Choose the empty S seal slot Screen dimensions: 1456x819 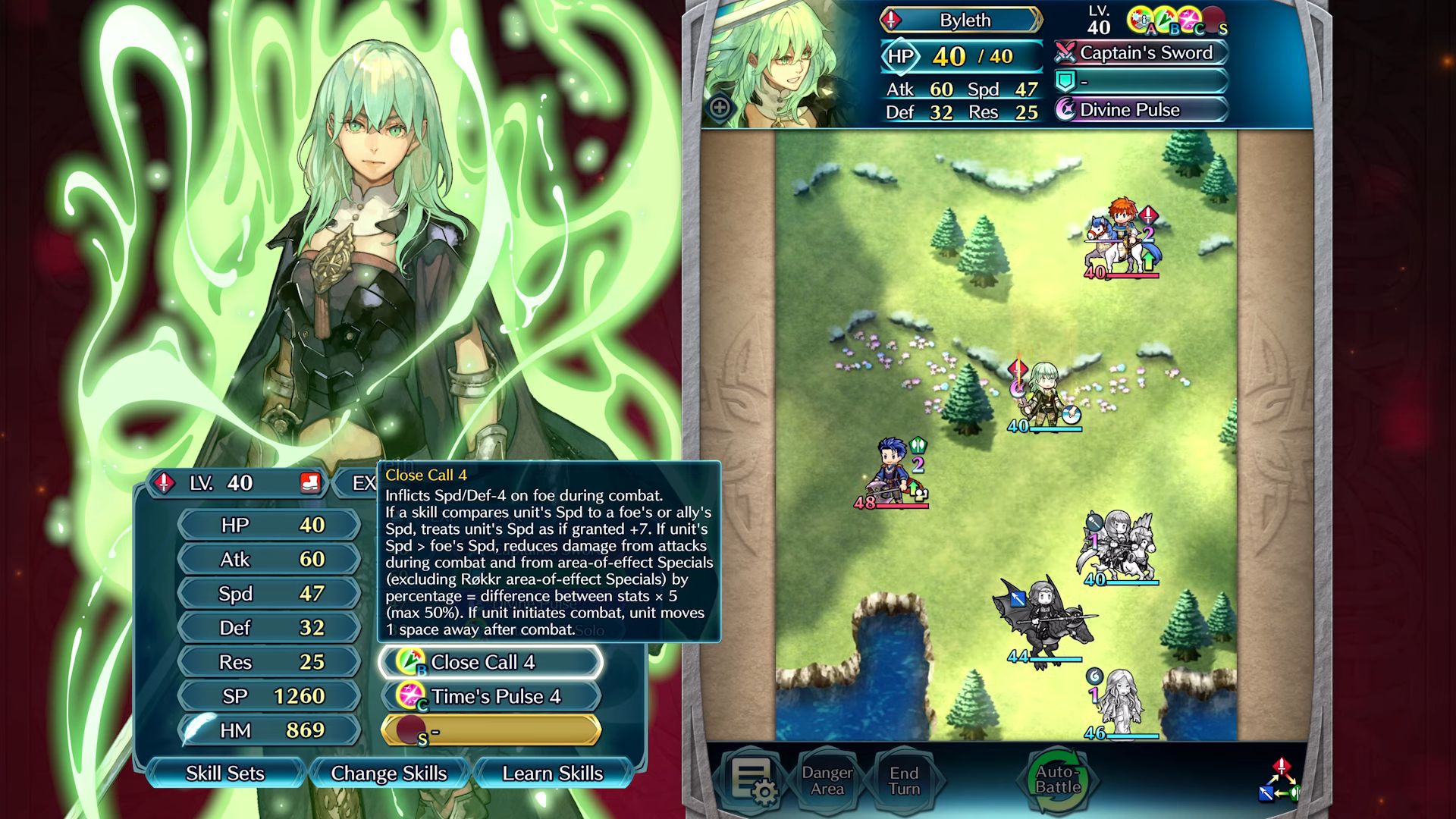pyautogui.click(x=491, y=730)
